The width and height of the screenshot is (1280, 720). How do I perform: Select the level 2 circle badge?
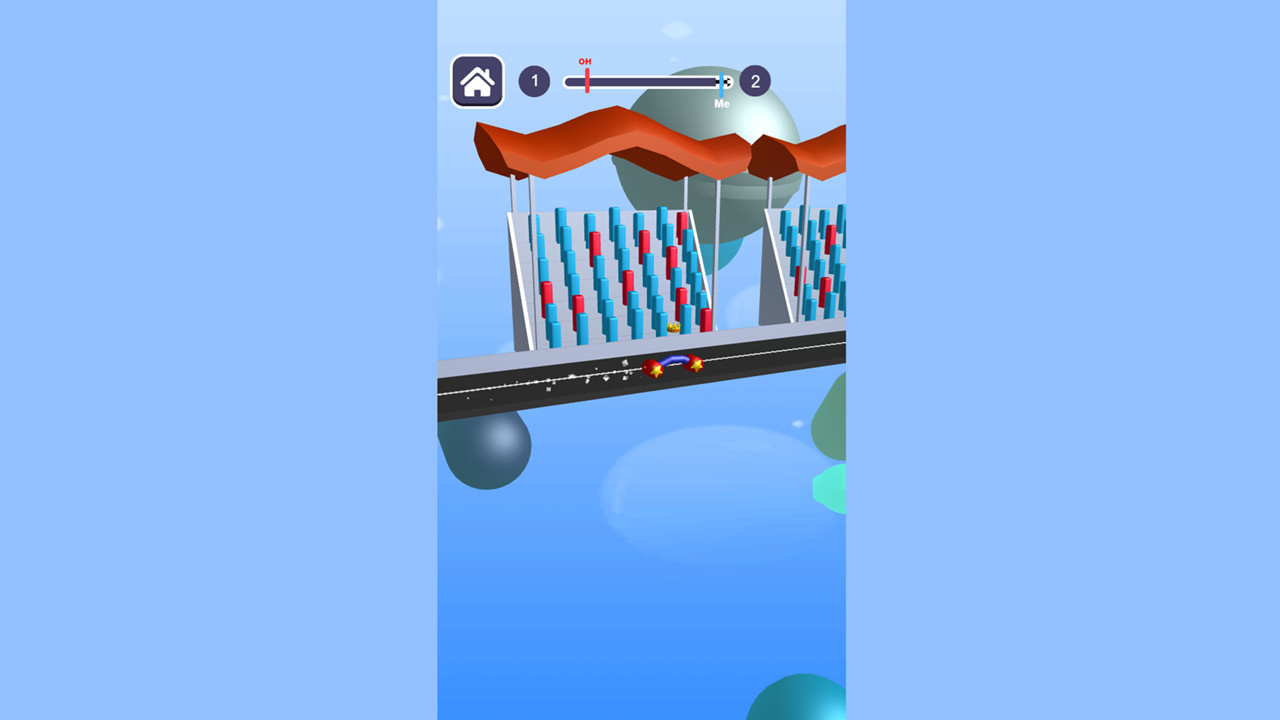pos(753,81)
